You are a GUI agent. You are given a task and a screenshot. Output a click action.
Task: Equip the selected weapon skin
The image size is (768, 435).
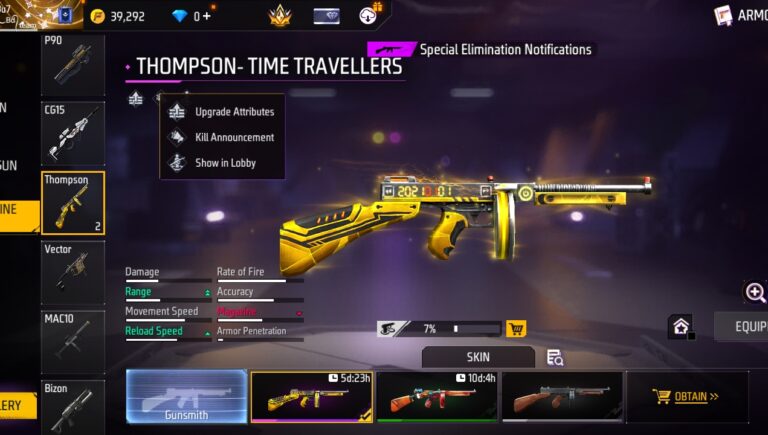pos(745,327)
